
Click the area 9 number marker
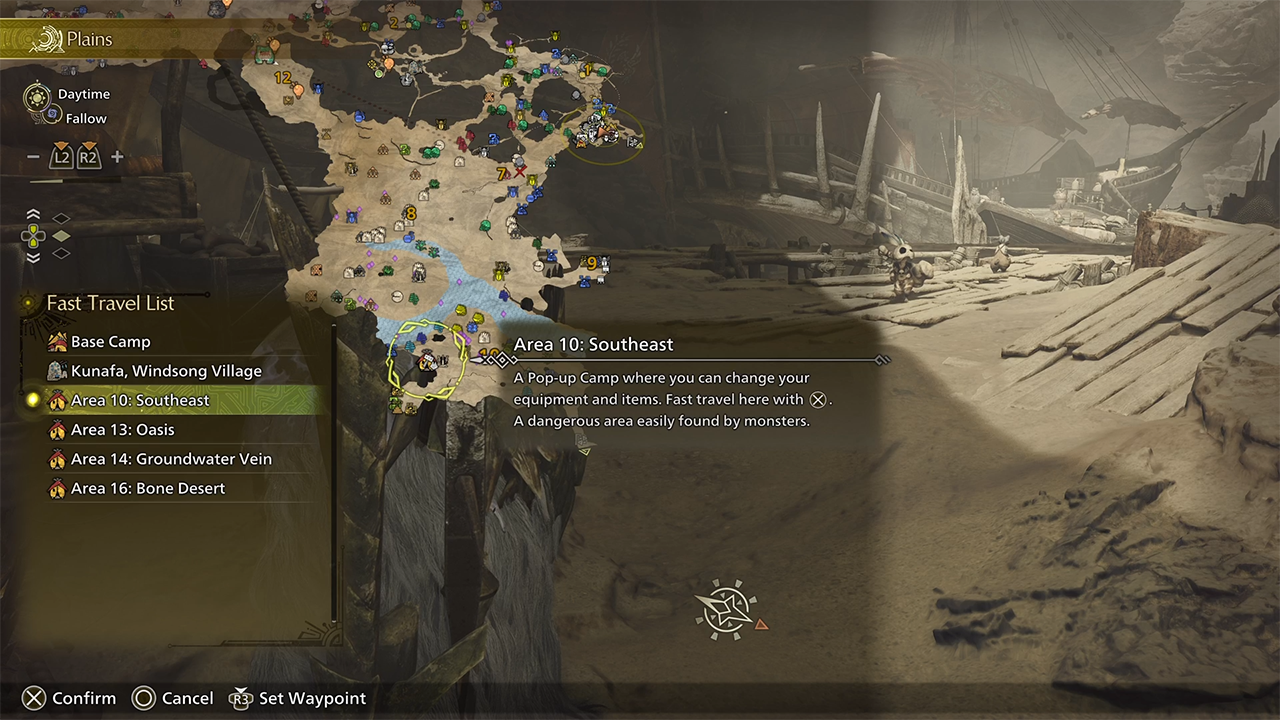point(591,263)
